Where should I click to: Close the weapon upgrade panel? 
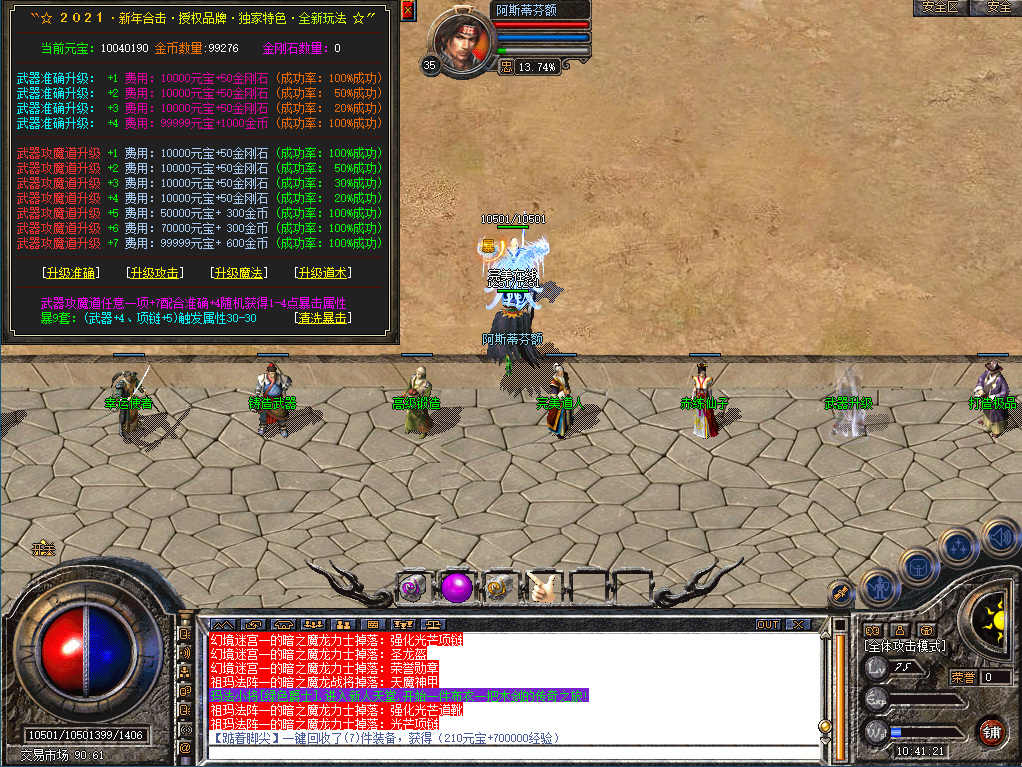407,11
